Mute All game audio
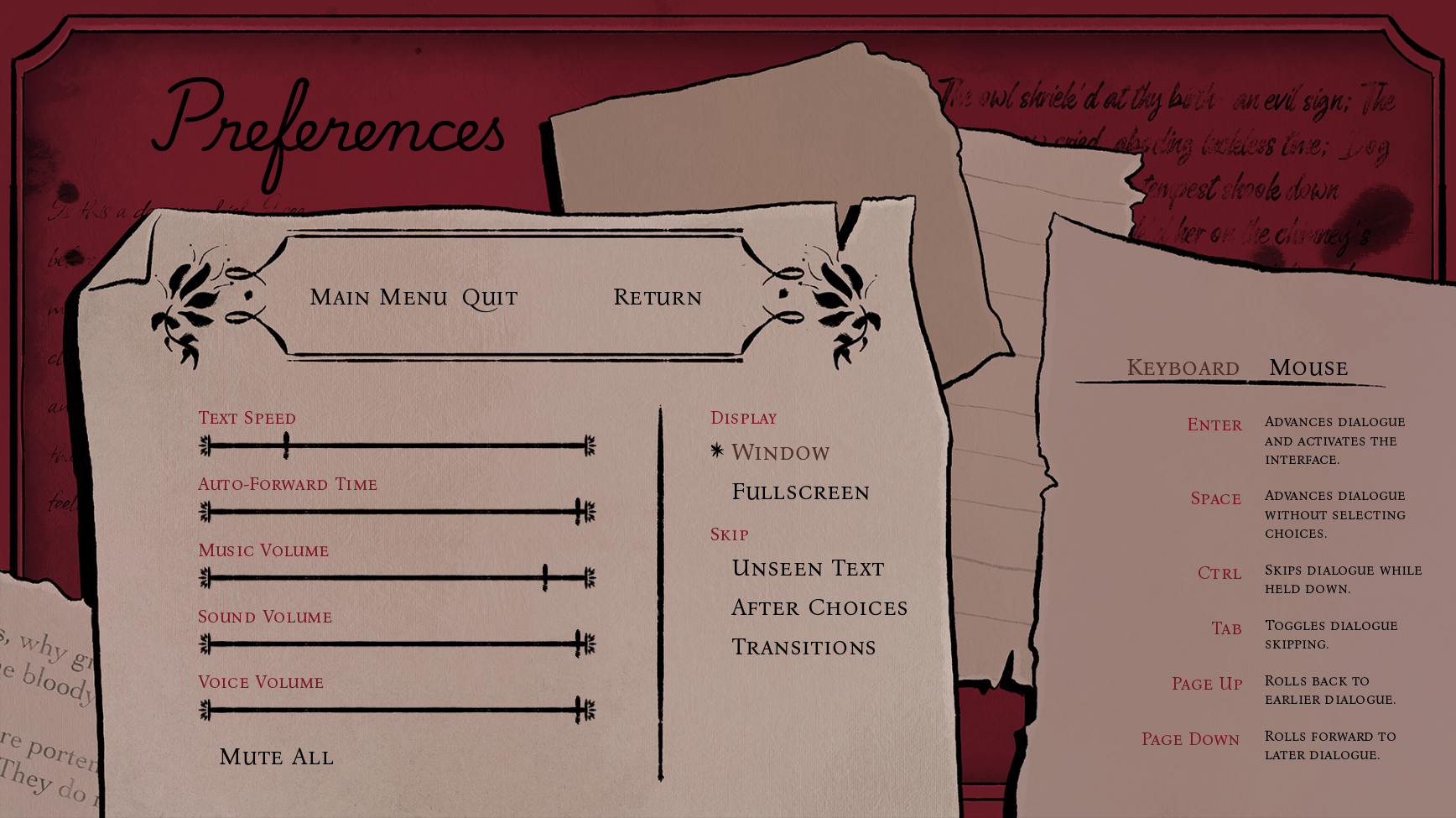Image resolution: width=1456 pixels, height=818 pixels. [x=277, y=757]
